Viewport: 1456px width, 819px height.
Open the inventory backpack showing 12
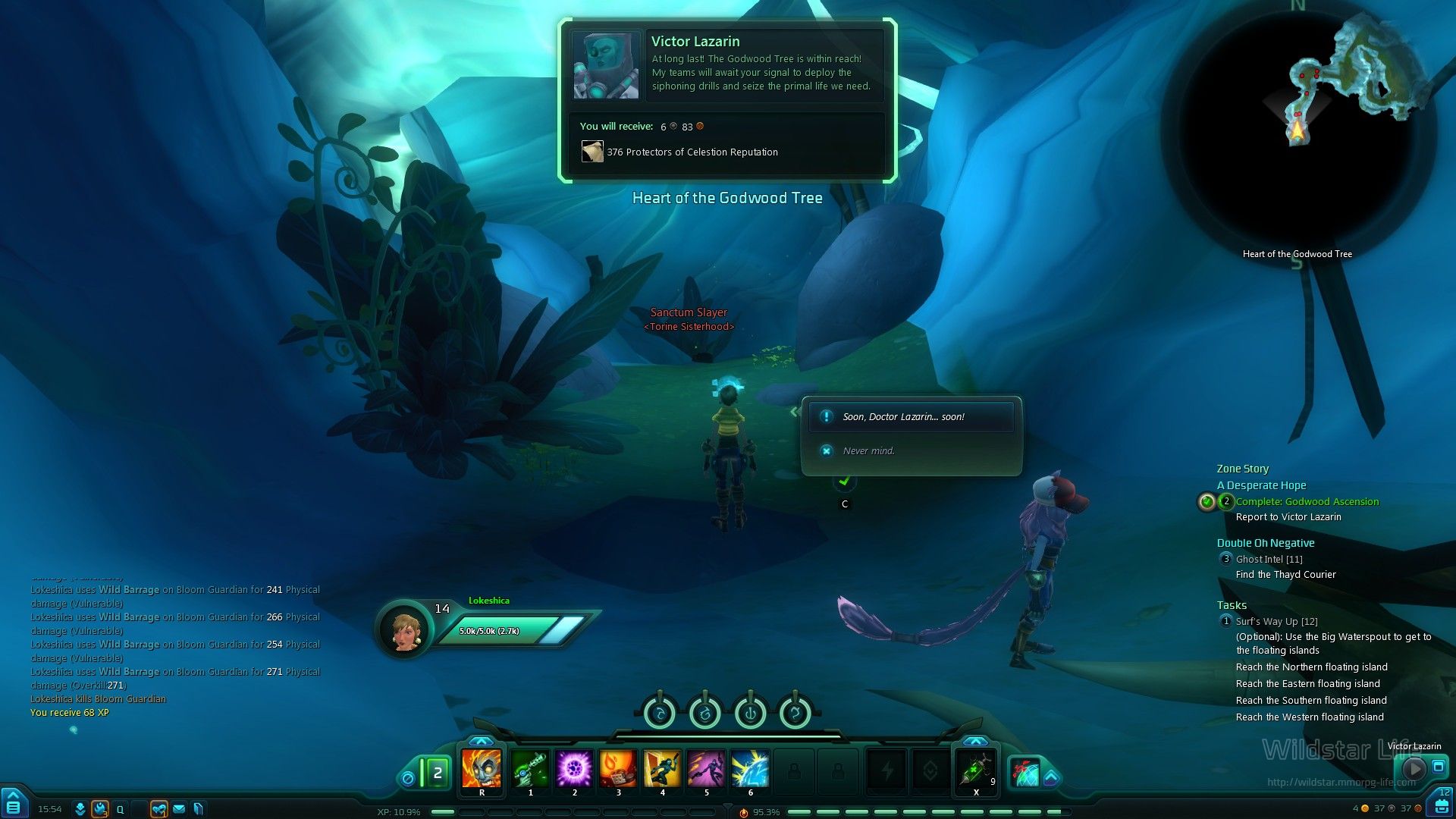[1441, 805]
